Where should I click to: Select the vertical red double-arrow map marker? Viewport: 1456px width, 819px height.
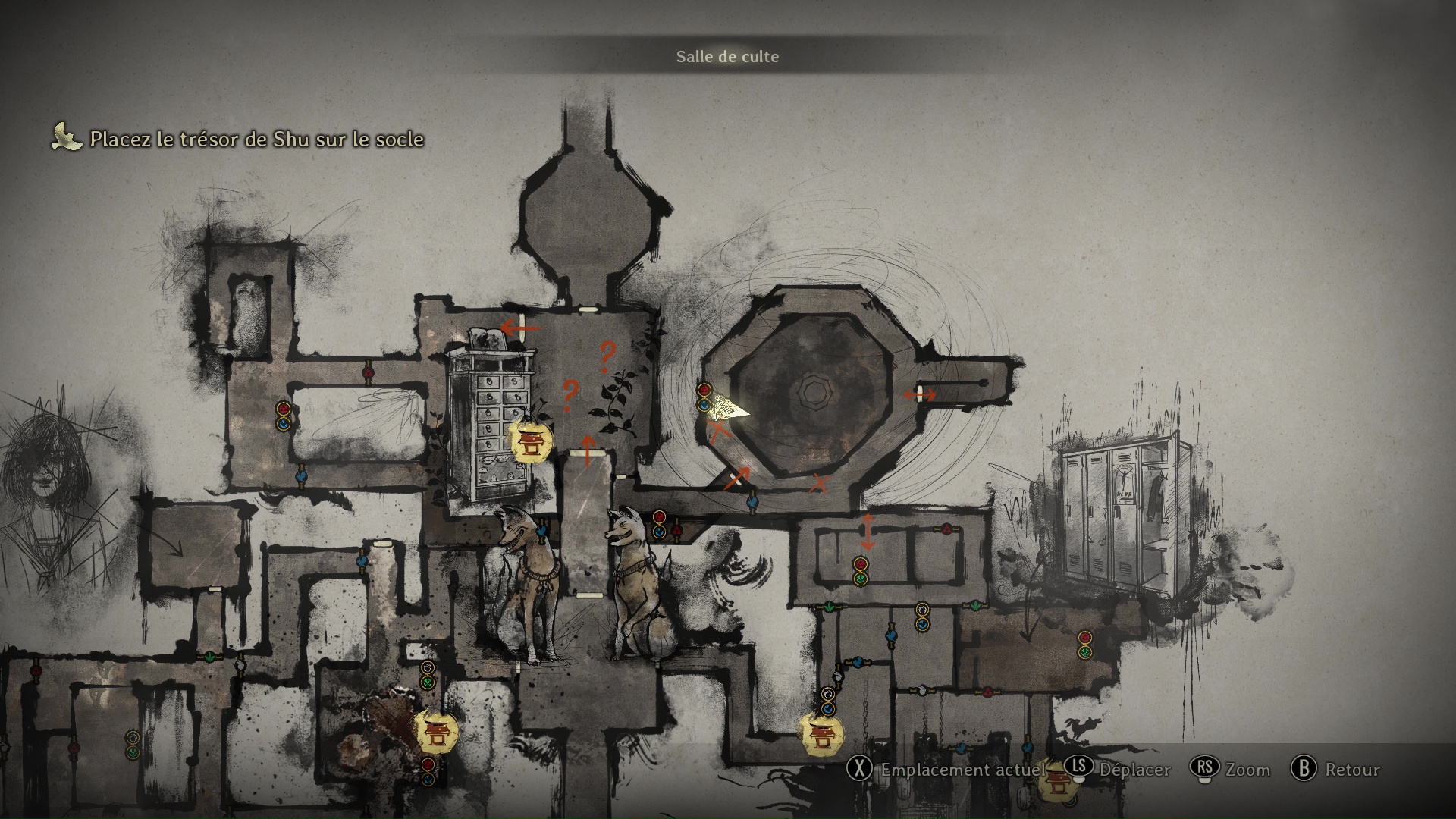pos(868,531)
